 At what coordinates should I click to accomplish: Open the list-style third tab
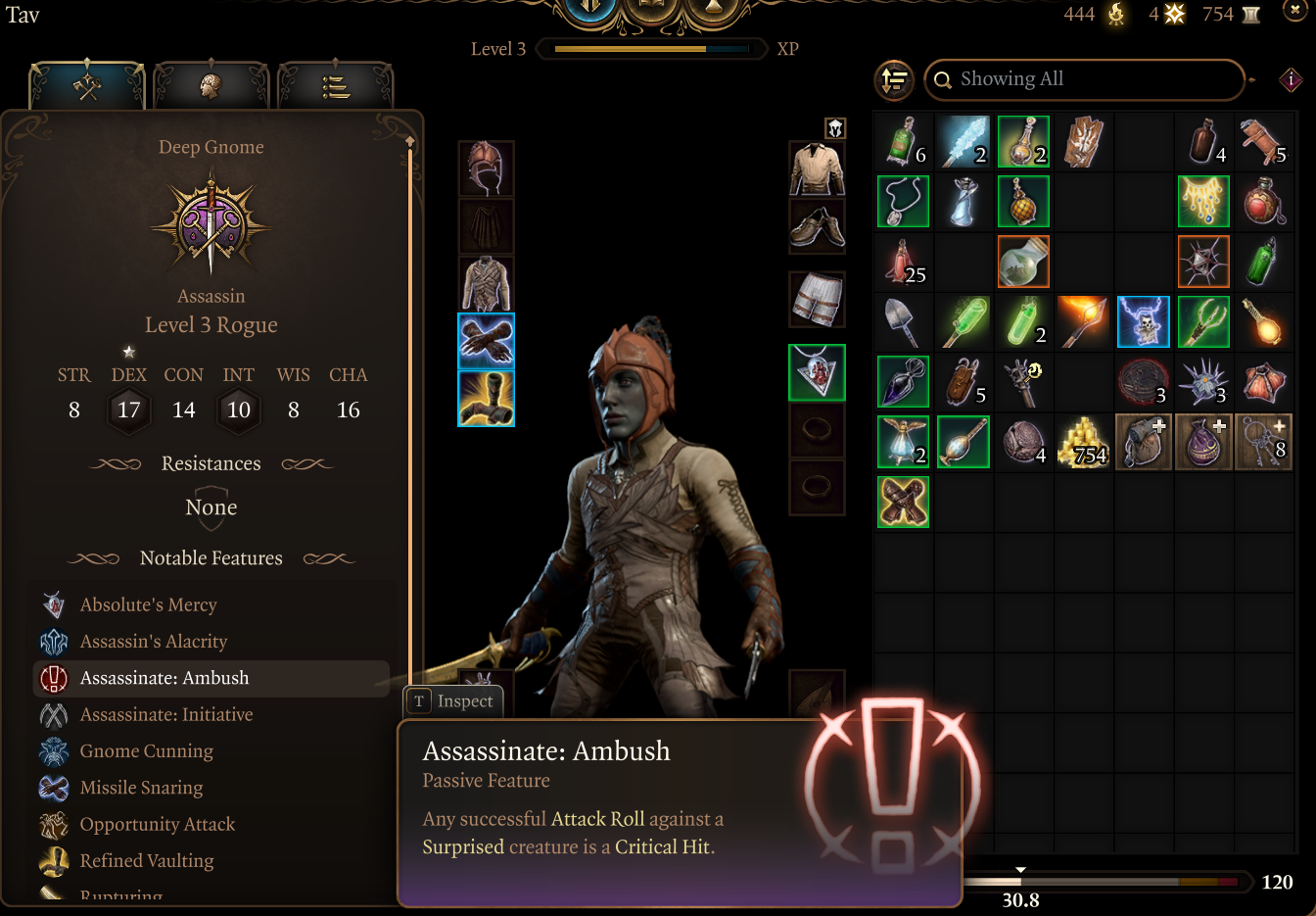(x=335, y=86)
